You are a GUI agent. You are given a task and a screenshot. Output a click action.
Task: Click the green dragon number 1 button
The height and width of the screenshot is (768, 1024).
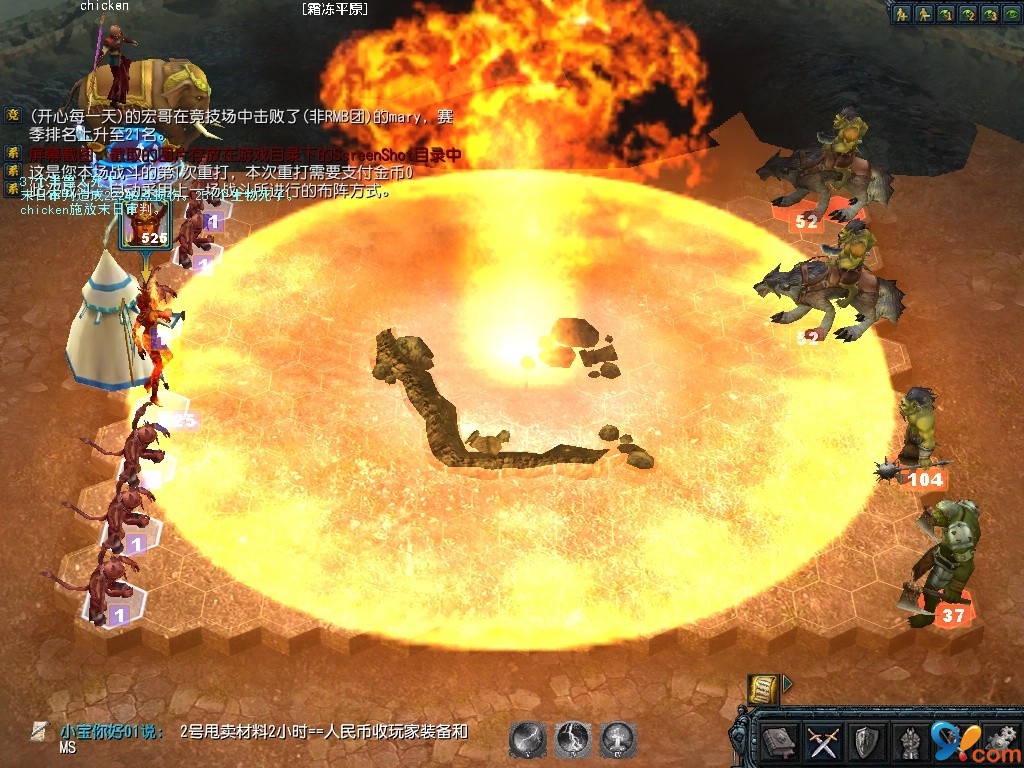tap(946, 14)
